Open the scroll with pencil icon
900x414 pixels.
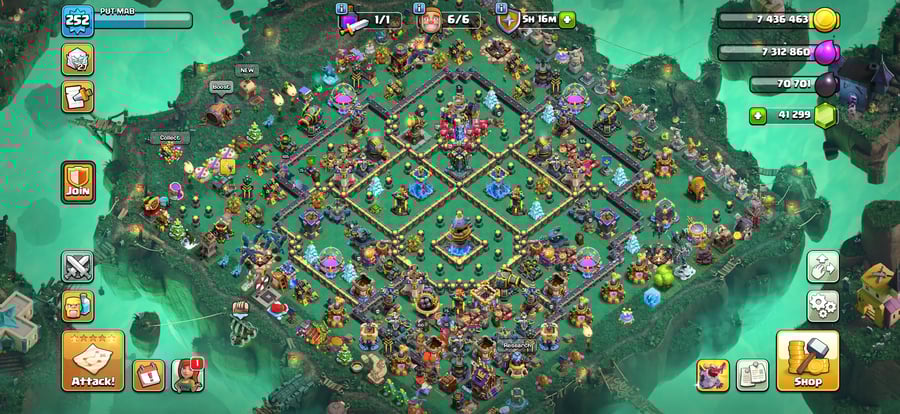(x=78, y=97)
